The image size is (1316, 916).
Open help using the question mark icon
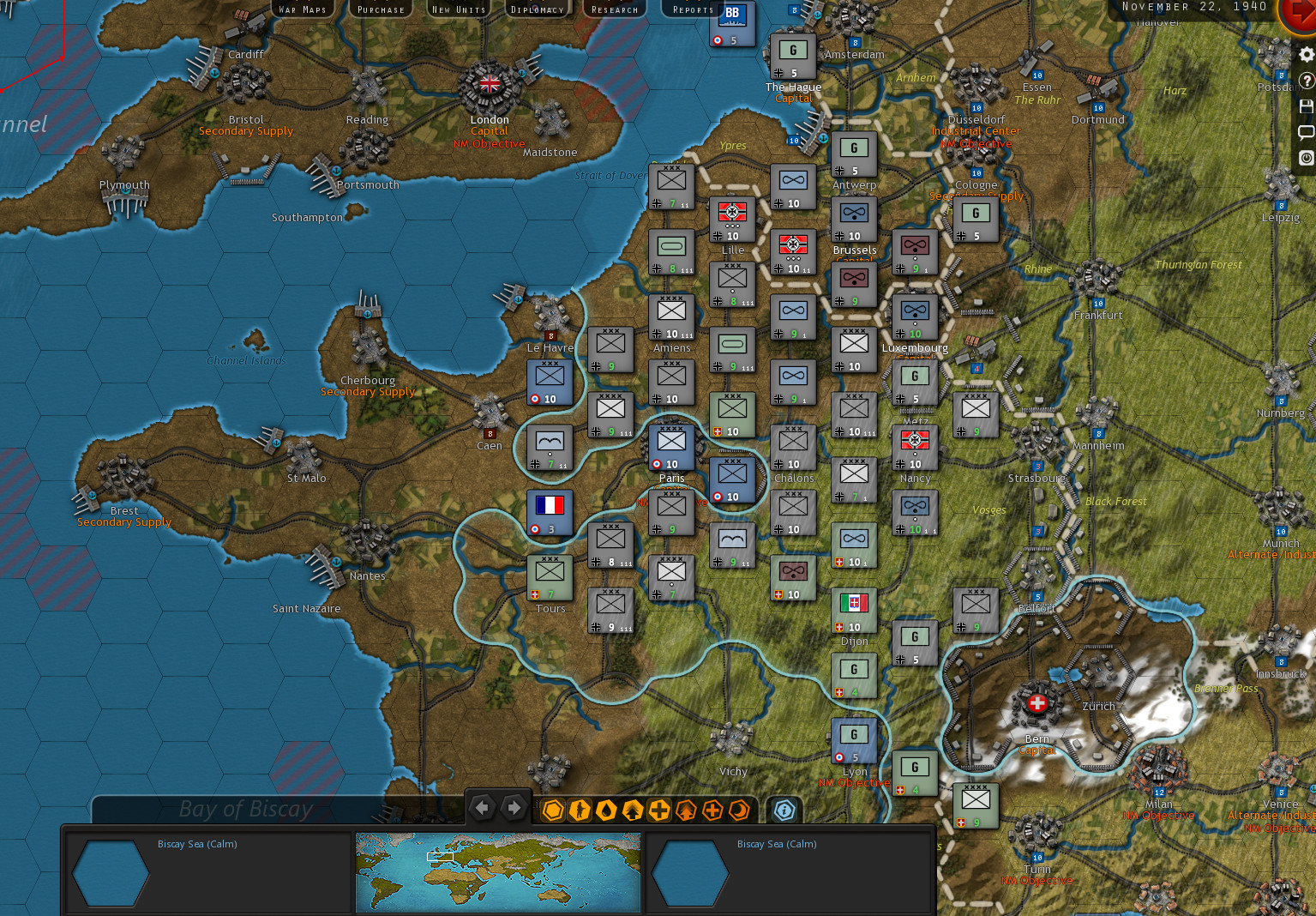tap(1306, 80)
